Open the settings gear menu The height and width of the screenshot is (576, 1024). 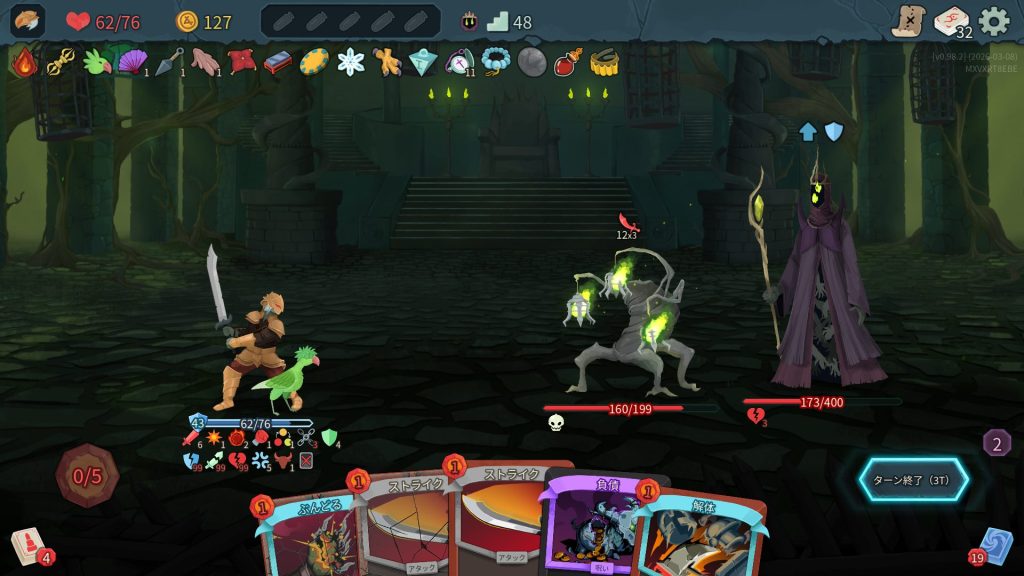[x=993, y=21]
